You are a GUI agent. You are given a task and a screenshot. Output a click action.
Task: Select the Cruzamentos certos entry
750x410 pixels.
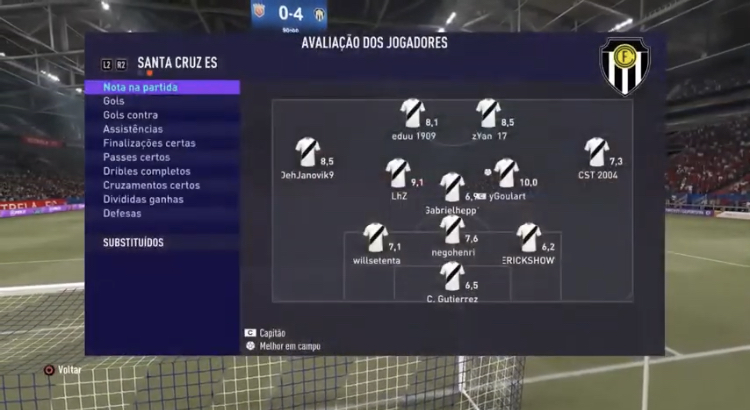151,185
